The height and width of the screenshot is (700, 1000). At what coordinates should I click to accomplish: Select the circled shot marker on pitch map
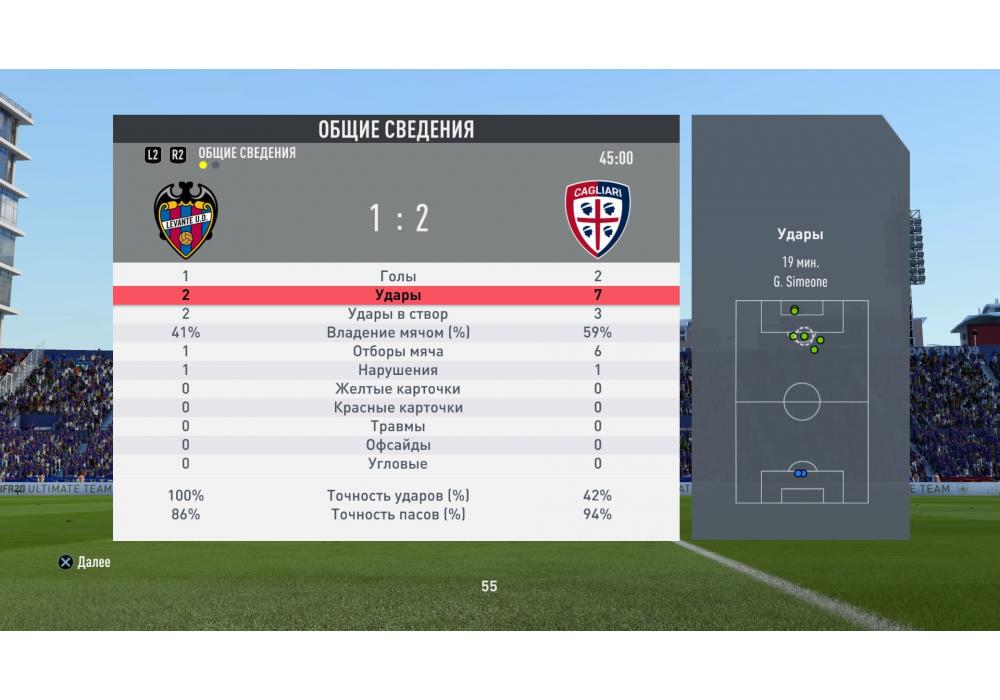(x=804, y=336)
